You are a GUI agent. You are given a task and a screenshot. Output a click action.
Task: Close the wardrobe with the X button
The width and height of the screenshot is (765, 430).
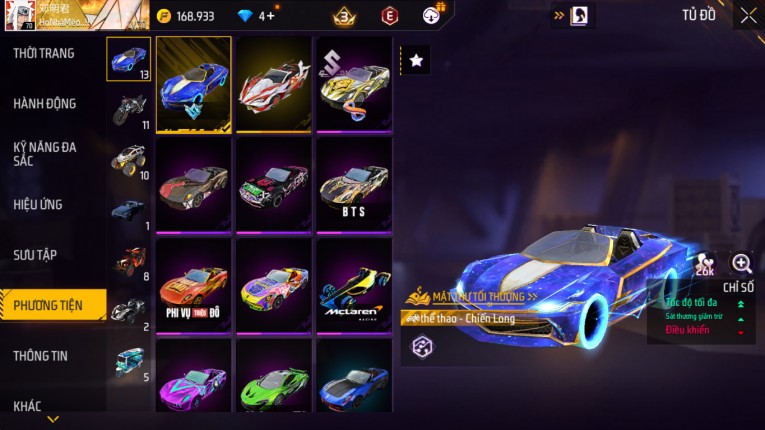pos(748,16)
